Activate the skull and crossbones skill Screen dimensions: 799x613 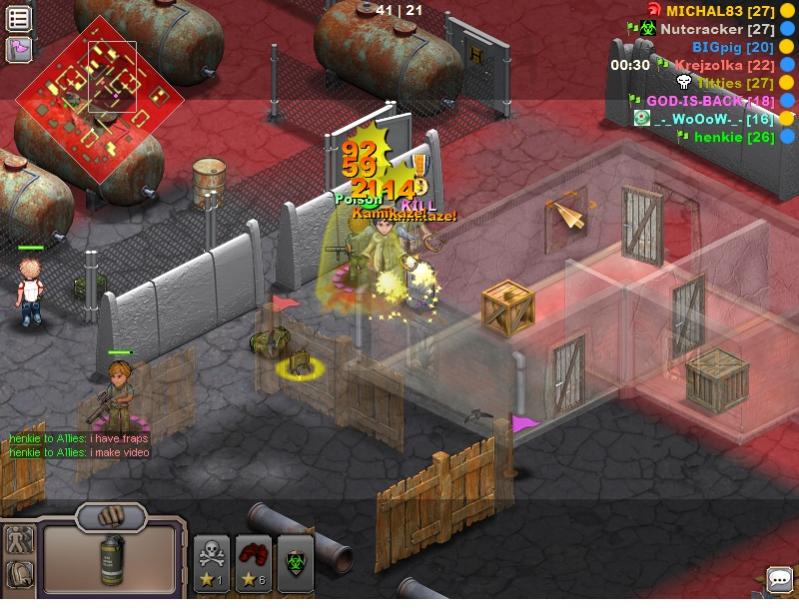pyautogui.click(x=211, y=561)
